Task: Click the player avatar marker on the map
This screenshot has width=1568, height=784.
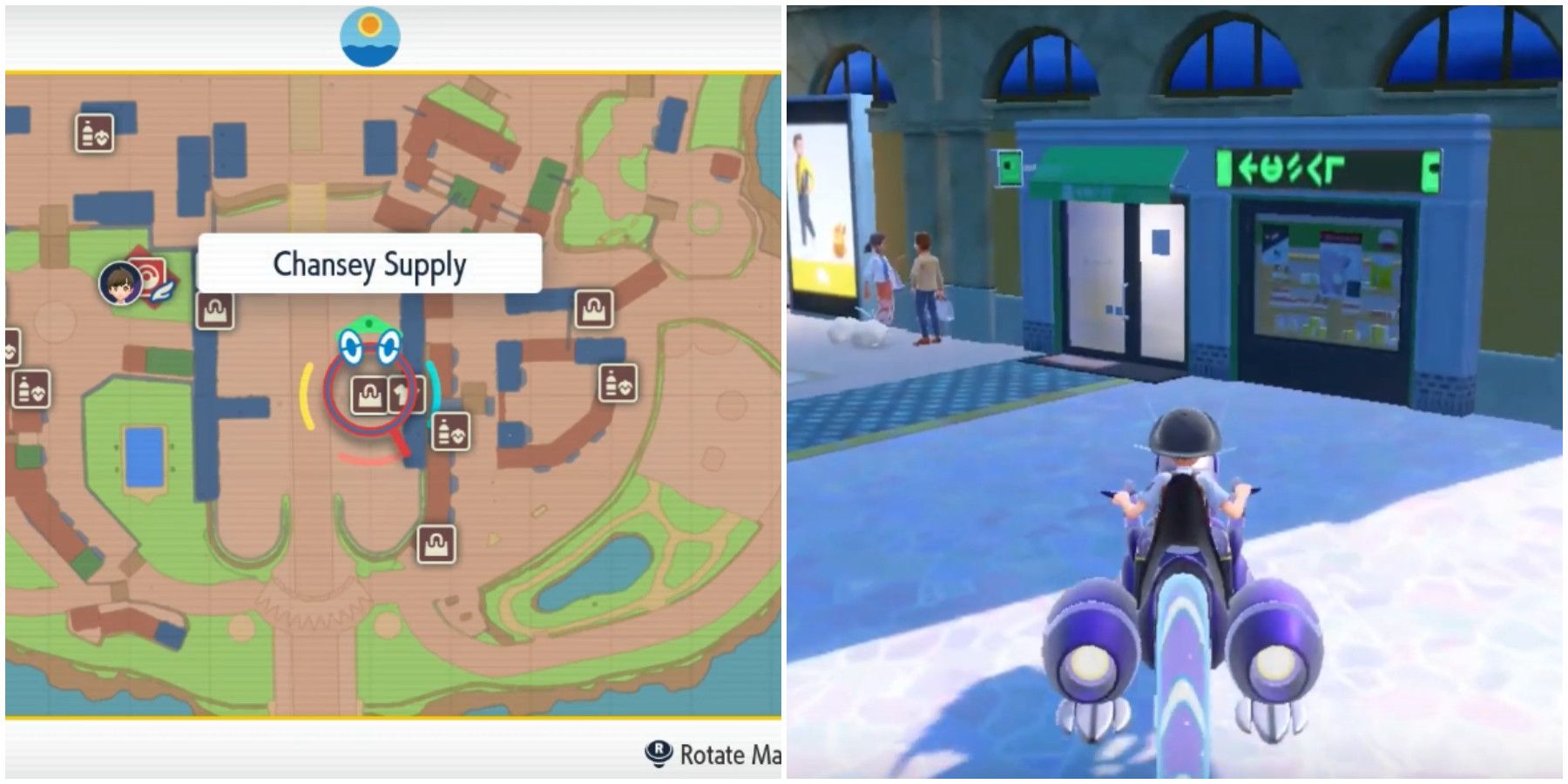Action: 118,283
